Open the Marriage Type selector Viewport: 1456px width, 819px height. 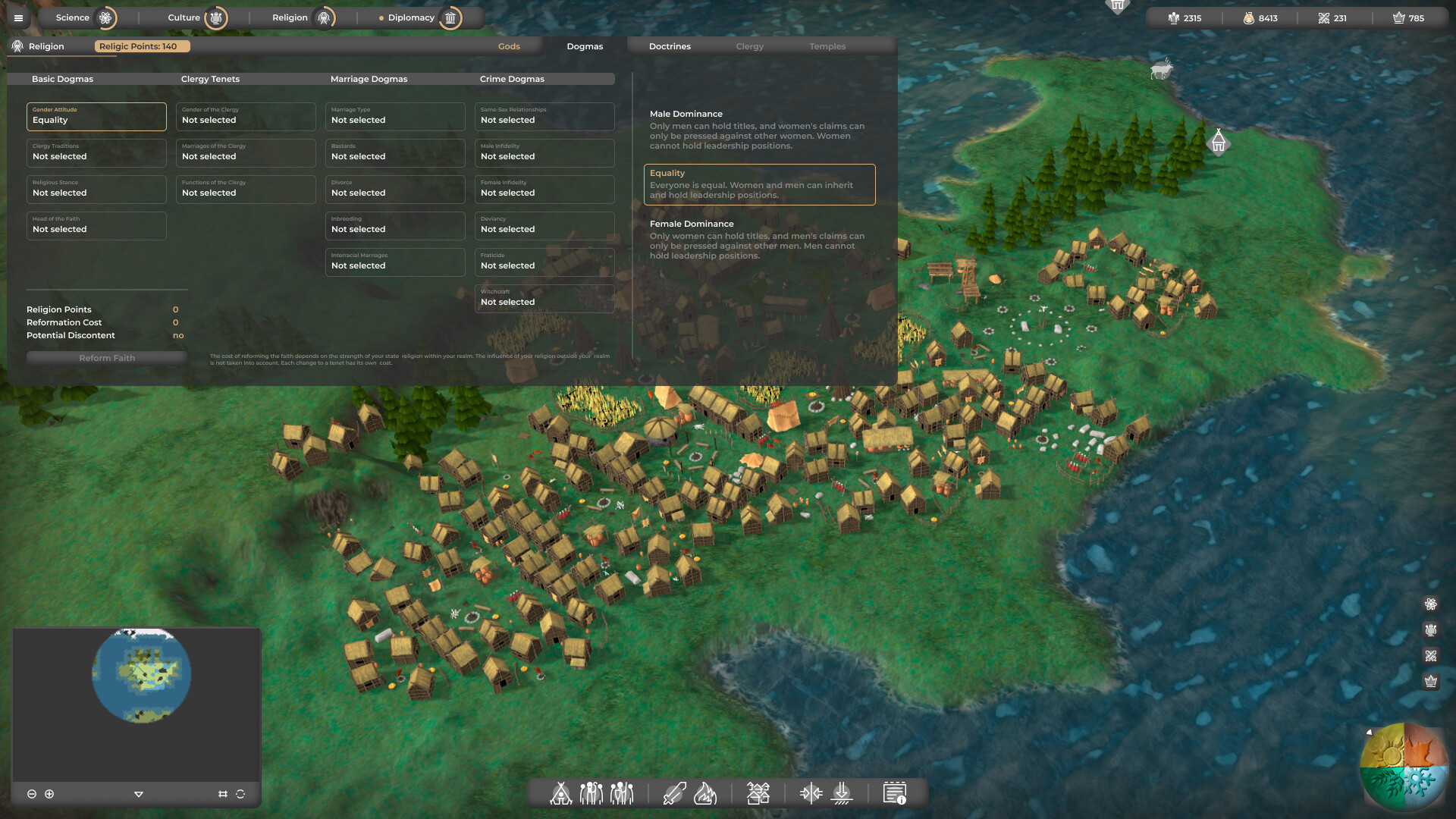coord(395,116)
